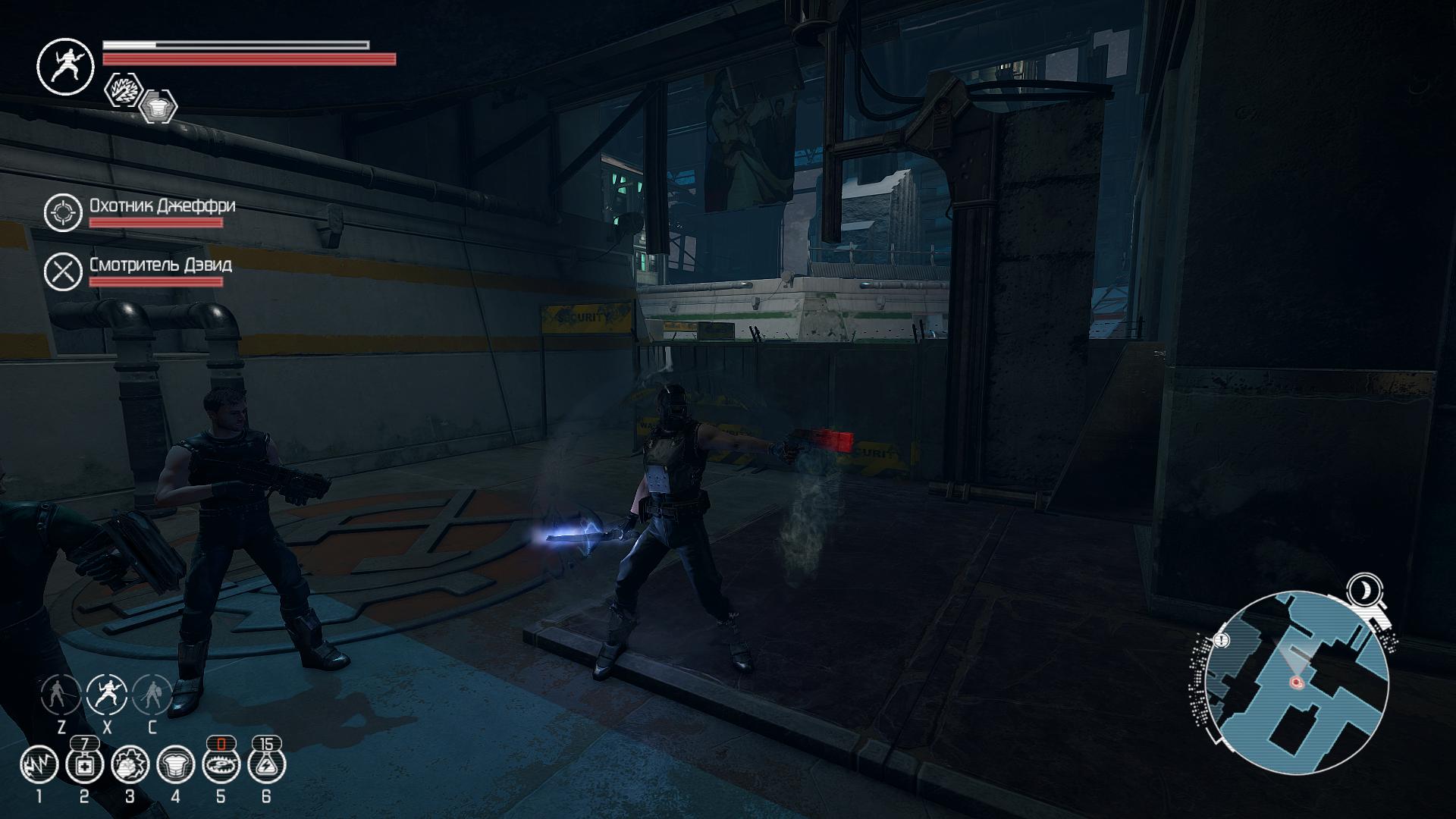The height and width of the screenshot is (819, 1456).
Task: Click the crescent moon night indicator
Action: [1364, 589]
